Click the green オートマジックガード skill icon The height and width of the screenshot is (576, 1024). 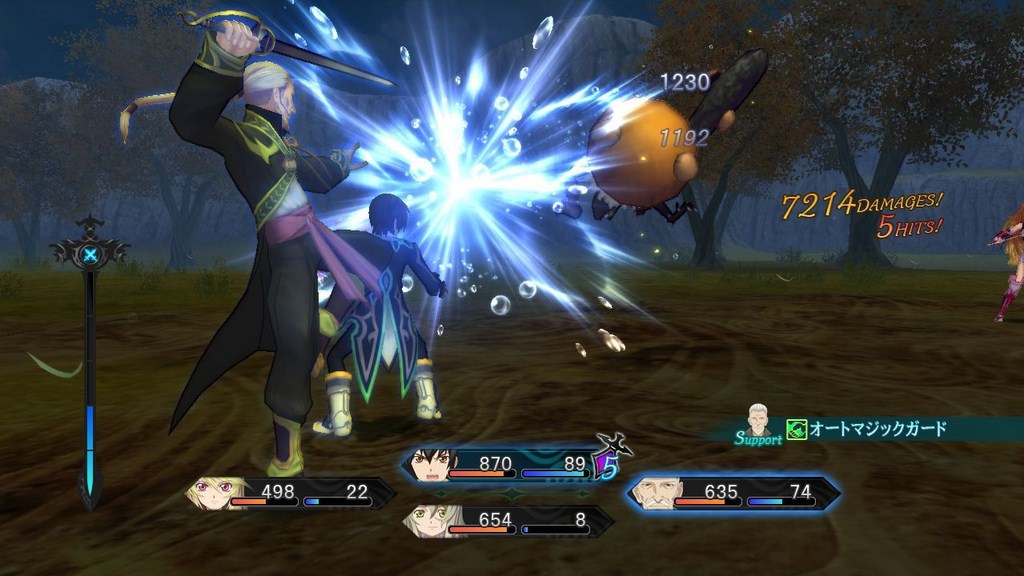pos(796,429)
